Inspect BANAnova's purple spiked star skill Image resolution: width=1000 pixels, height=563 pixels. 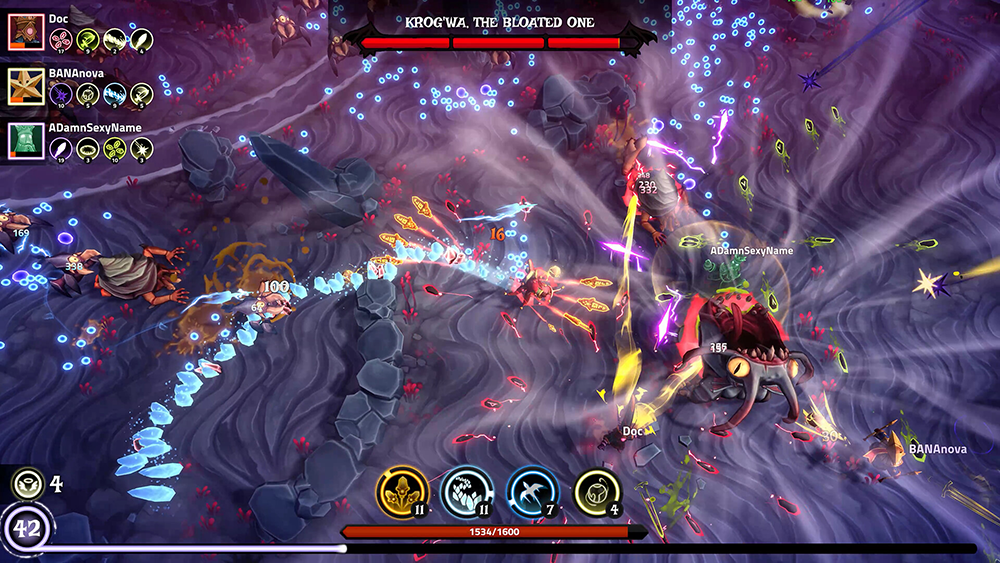[62, 94]
